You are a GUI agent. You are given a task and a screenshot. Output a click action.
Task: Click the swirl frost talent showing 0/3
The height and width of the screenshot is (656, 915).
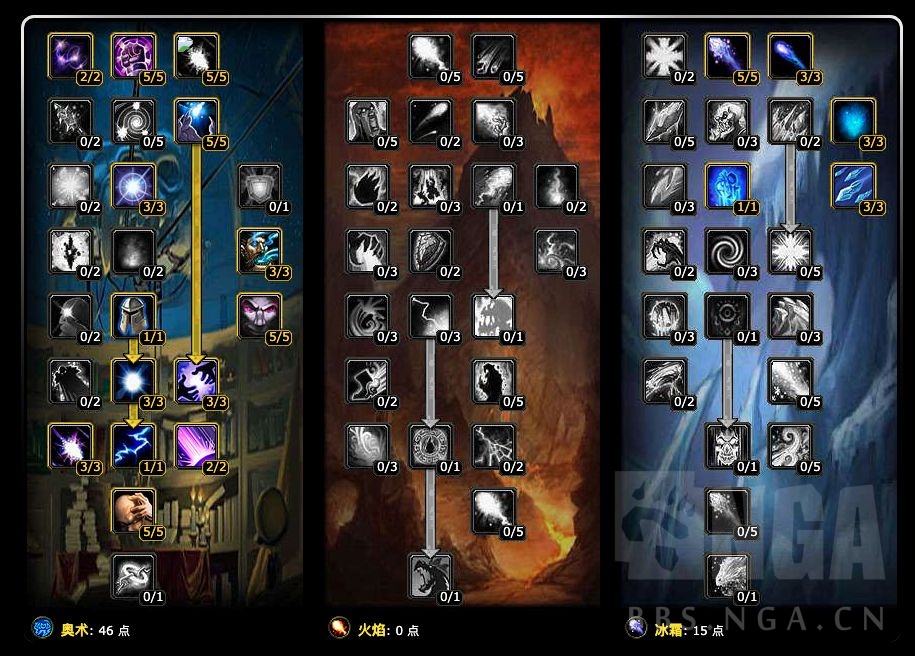coord(726,250)
